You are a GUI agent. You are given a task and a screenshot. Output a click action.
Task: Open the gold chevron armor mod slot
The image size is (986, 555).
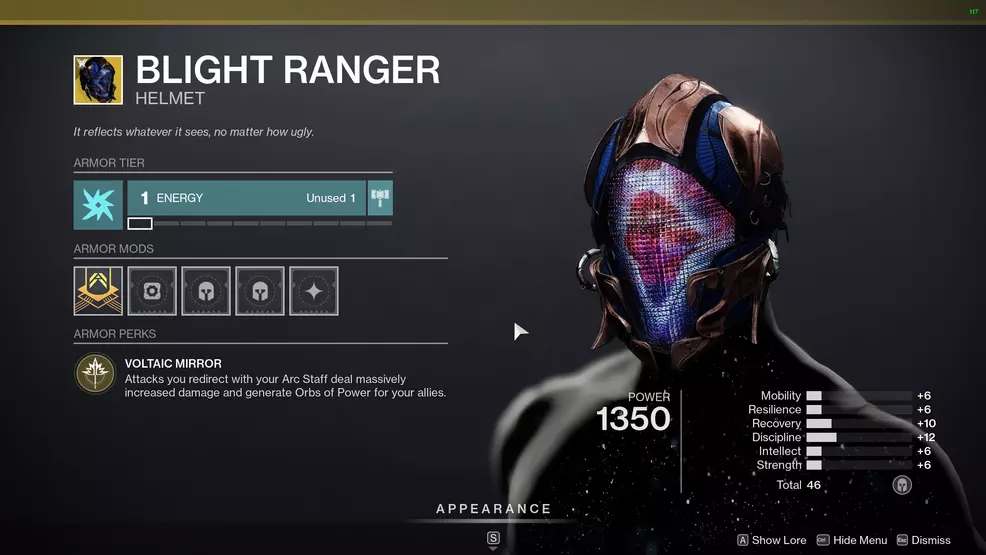pyautogui.click(x=98, y=291)
